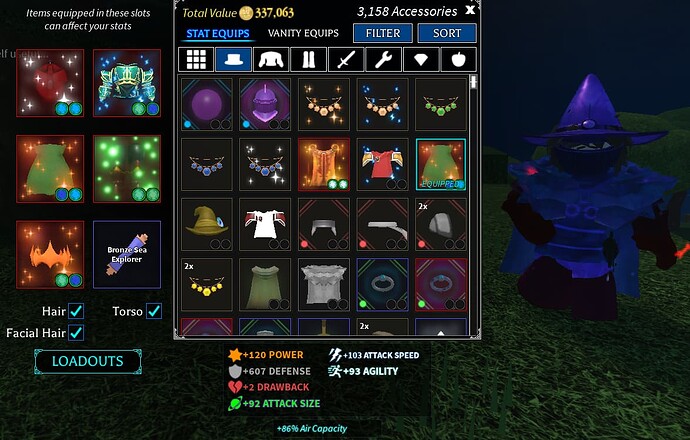
Task: Click the Sort button
Action: pyautogui.click(x=447, y=33)
